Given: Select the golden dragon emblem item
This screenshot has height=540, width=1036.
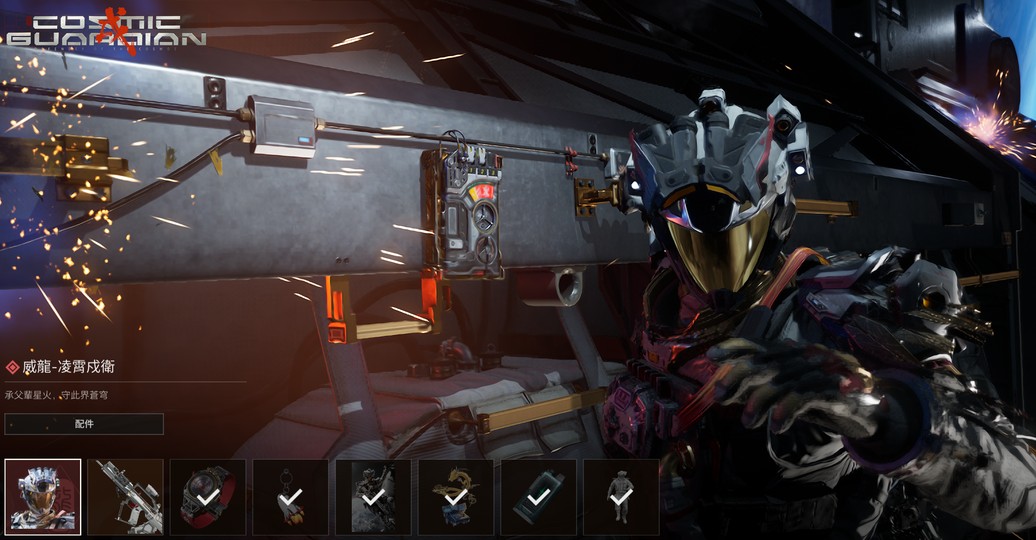Looking at the screenshot, I should [455, 497].
